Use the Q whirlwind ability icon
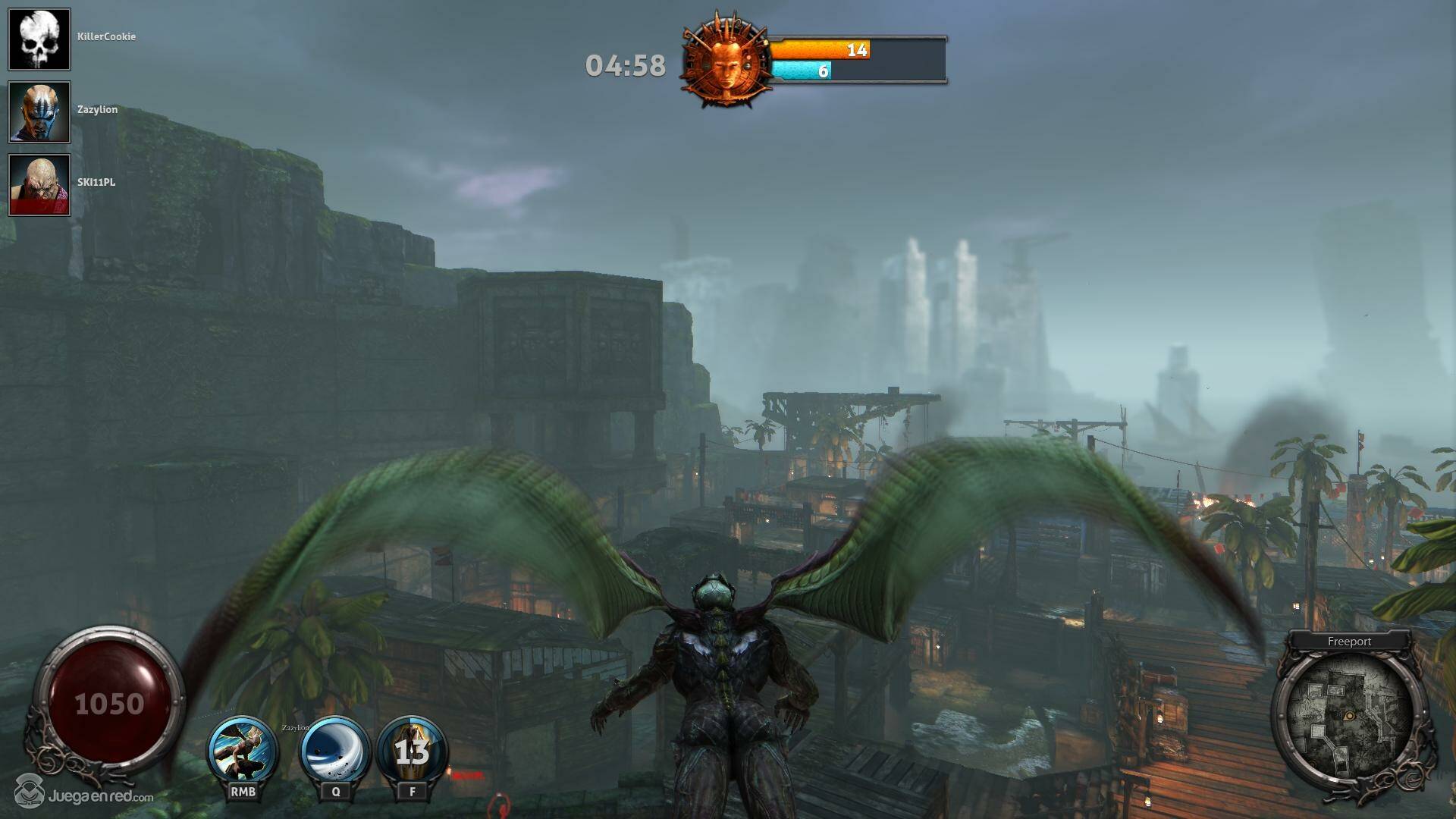1456x819 pixels. (335, 751)
